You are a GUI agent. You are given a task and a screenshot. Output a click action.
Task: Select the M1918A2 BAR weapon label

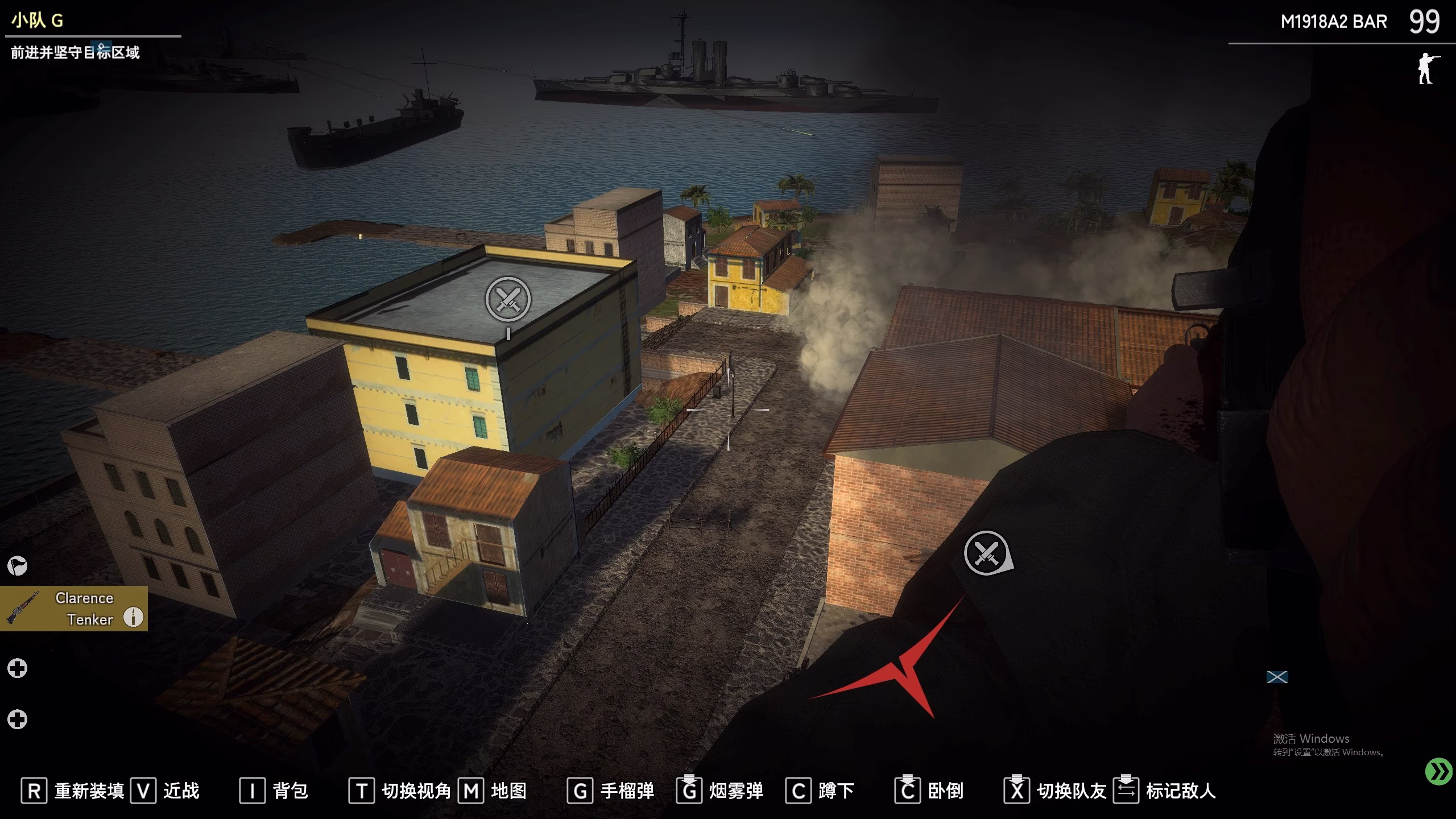point(1333,22)
